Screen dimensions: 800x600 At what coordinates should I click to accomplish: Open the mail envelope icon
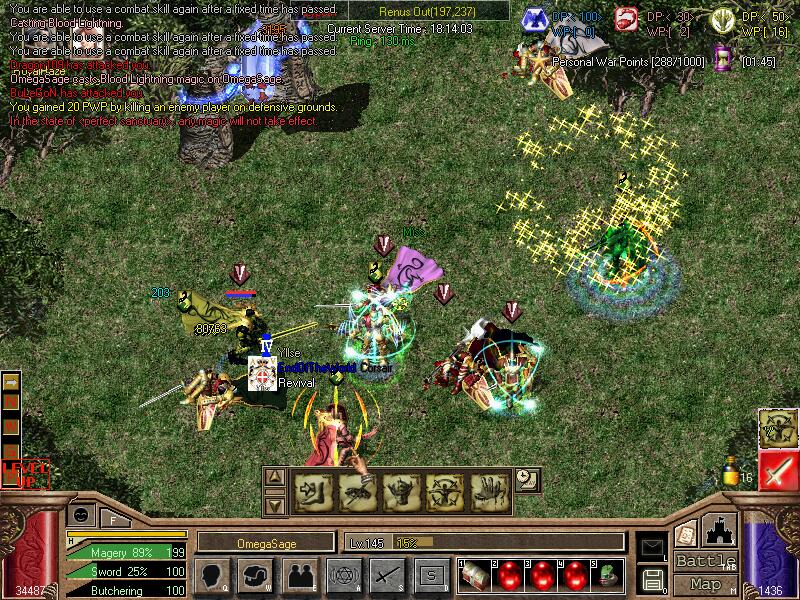pyautogui.click(x=652, y=547)
